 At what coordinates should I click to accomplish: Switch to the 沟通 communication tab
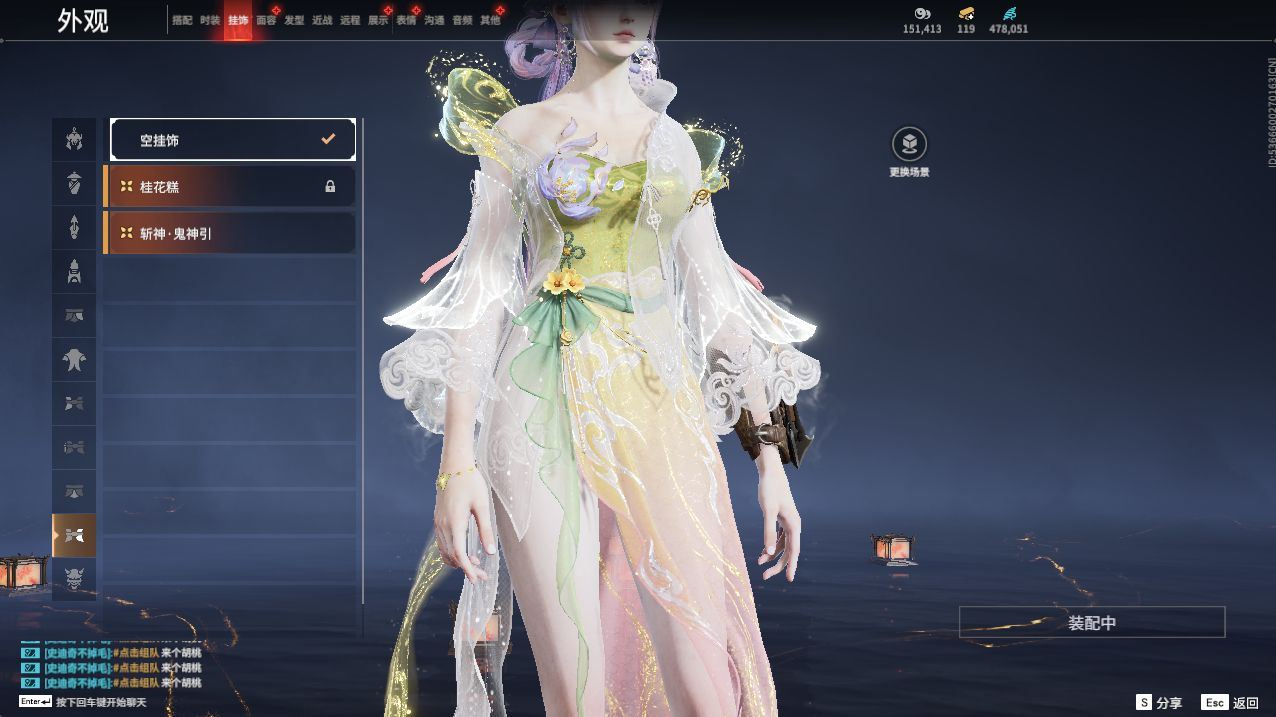(434, 20)
